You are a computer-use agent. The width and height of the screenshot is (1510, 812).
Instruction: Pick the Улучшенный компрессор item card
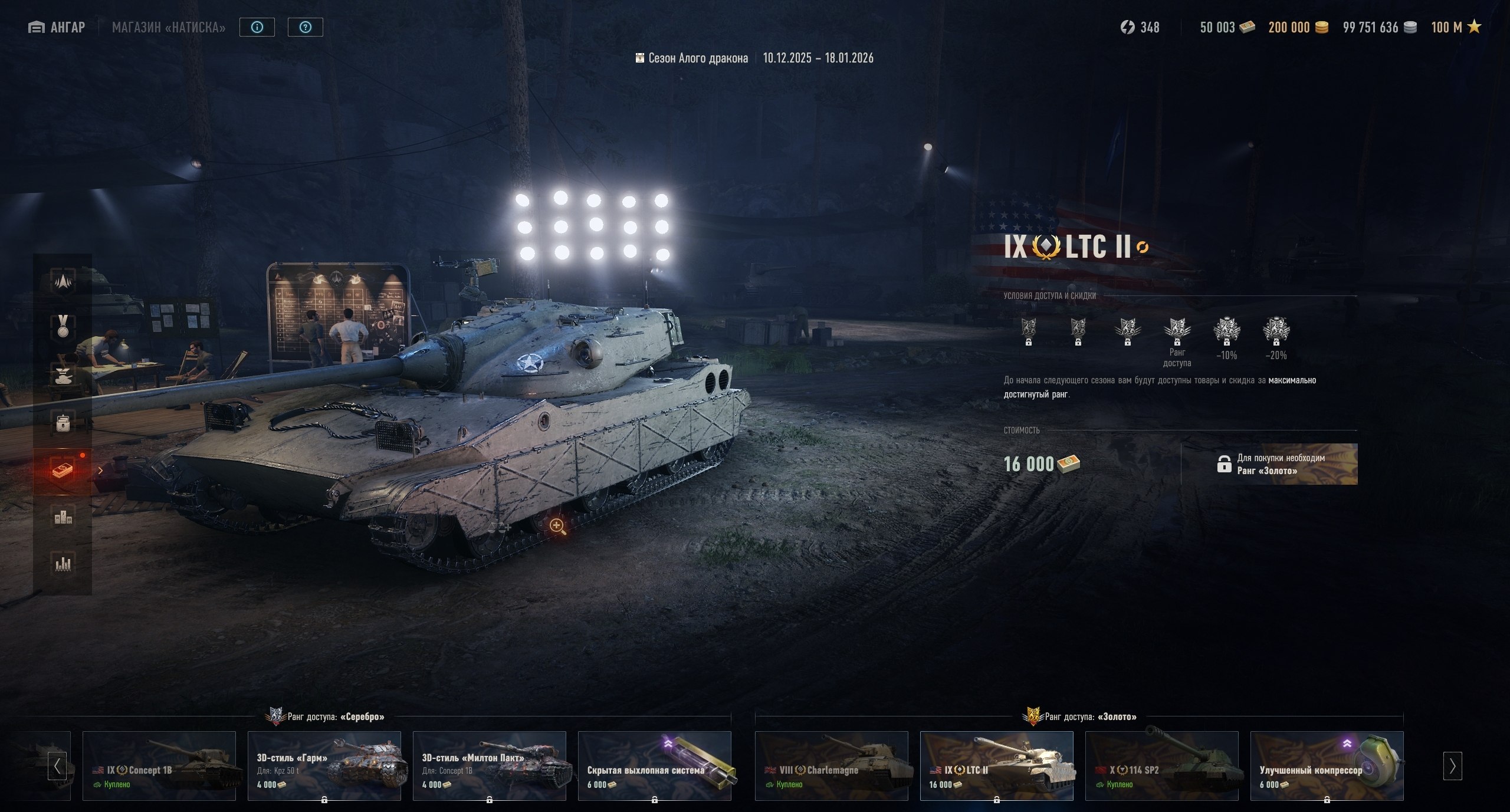[1327, 765]
